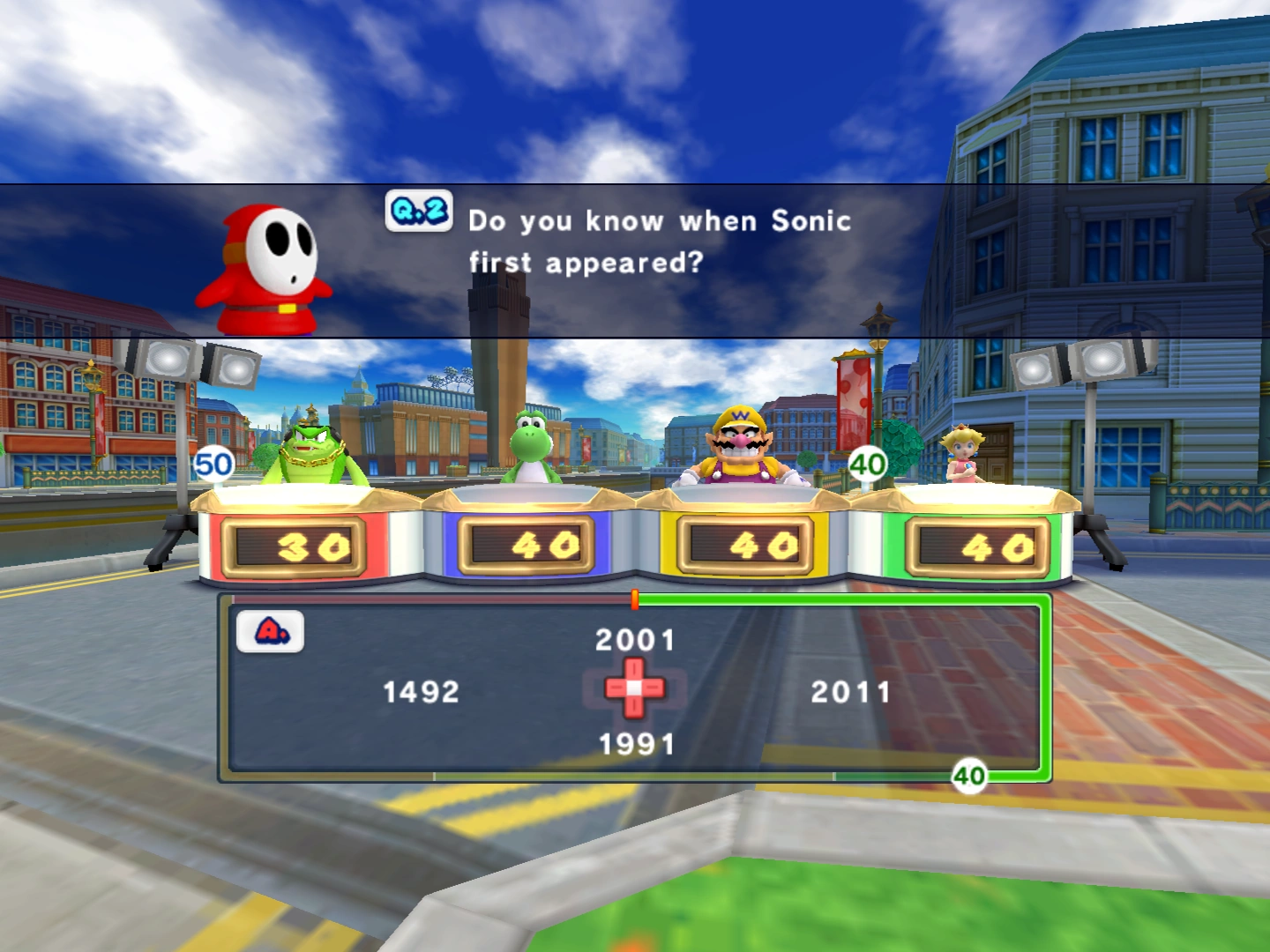Choose the answer 2001

pyautogui.click(x=635, y=640)
